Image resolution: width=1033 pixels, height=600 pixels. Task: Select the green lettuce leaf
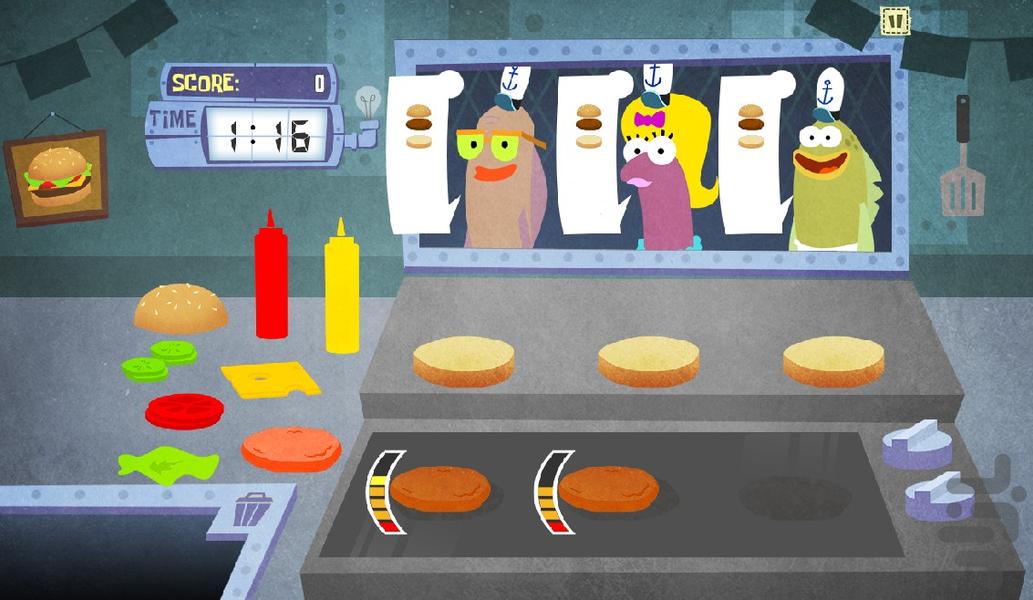point(167,463)
